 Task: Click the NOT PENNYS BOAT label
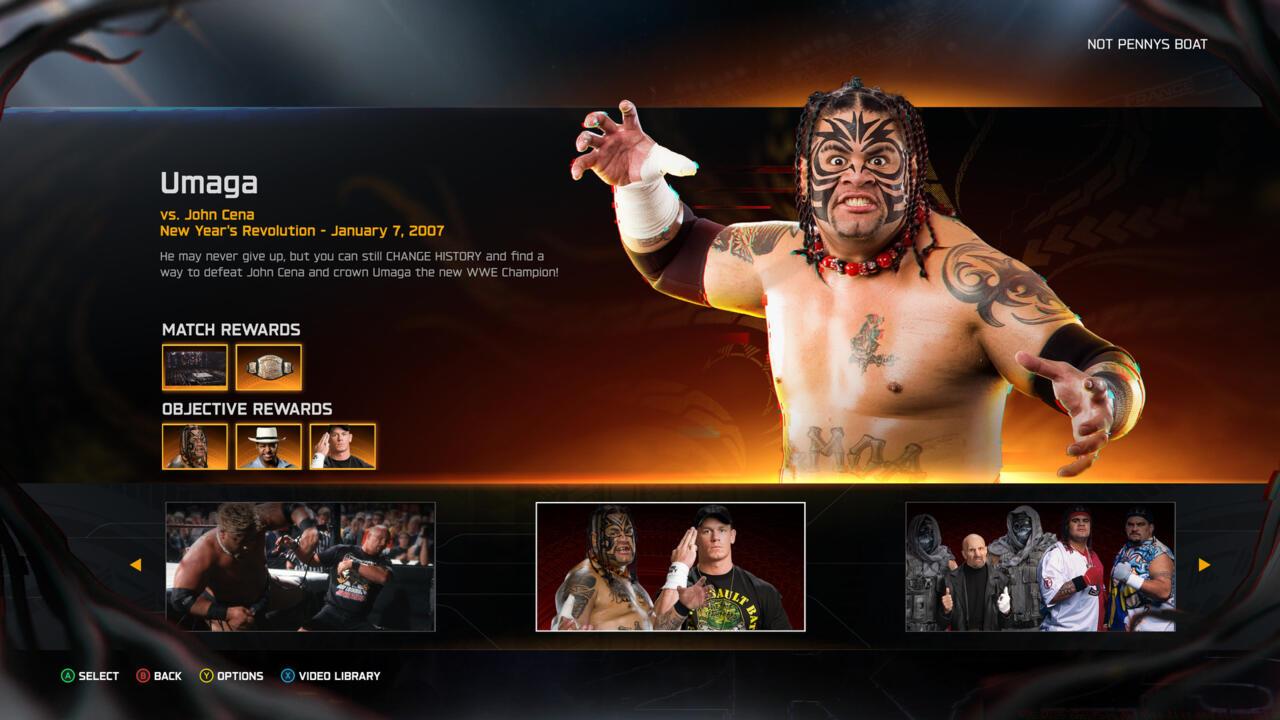[x=1146, y=44]
